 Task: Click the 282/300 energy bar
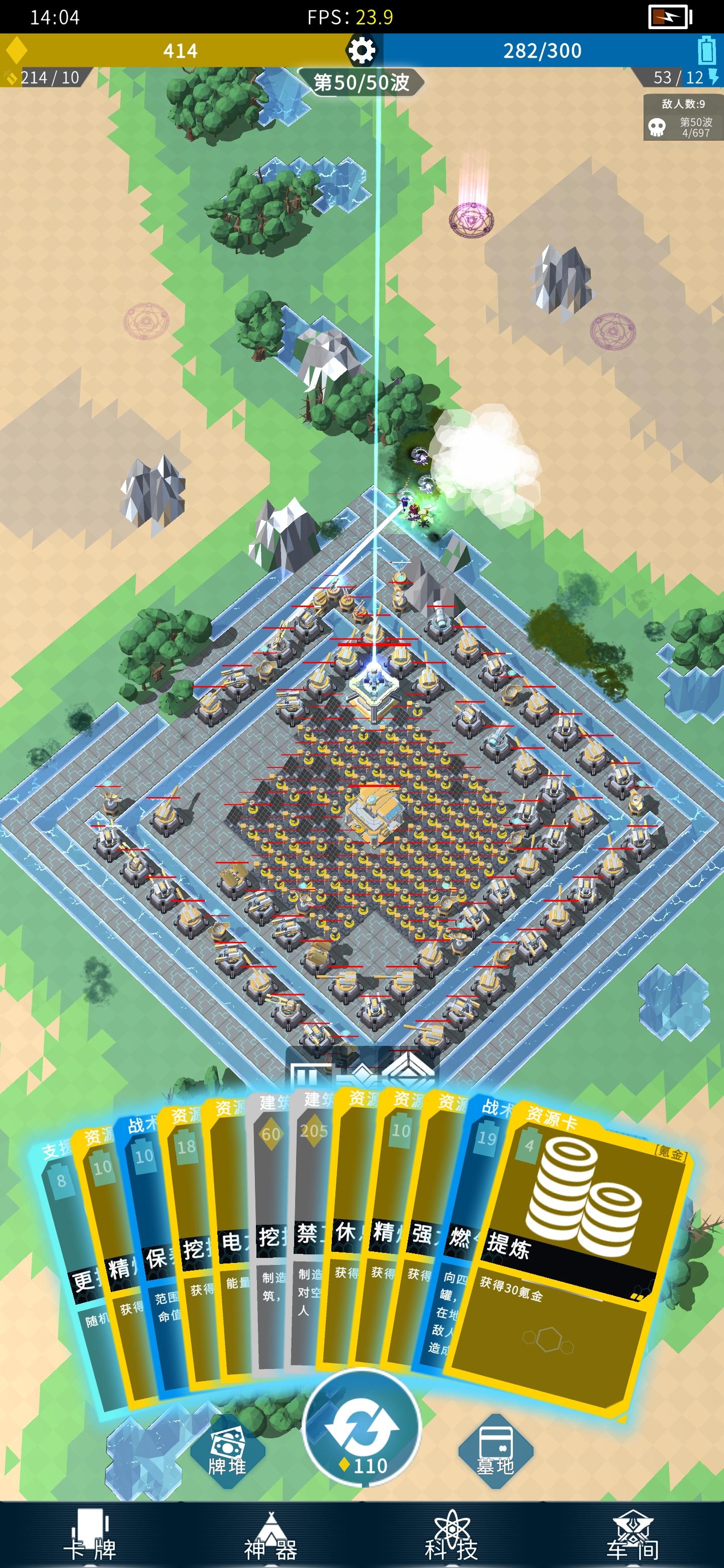pyautogui.click(x=542, y=51)
